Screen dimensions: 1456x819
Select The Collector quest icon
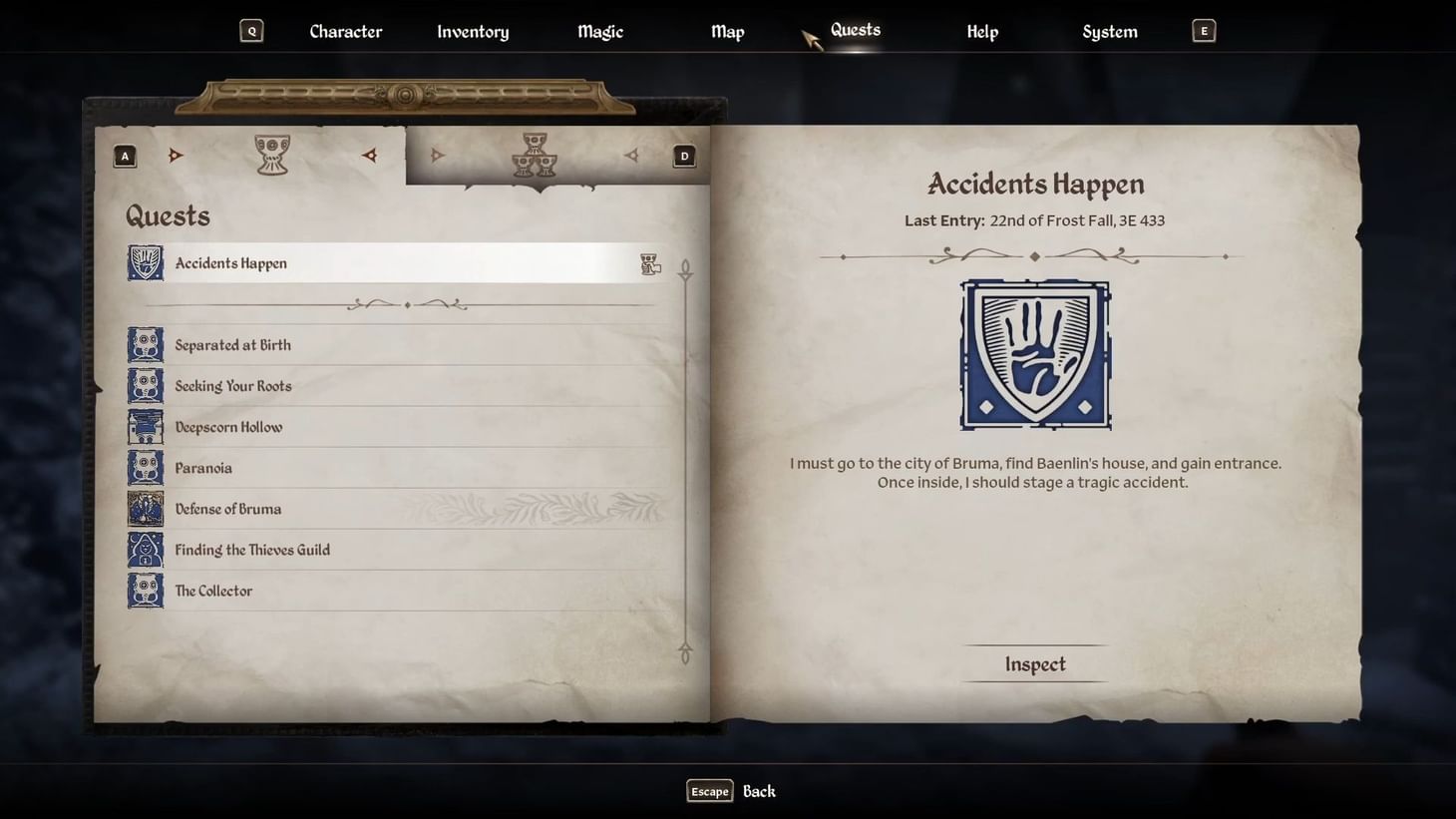(145, 590)
